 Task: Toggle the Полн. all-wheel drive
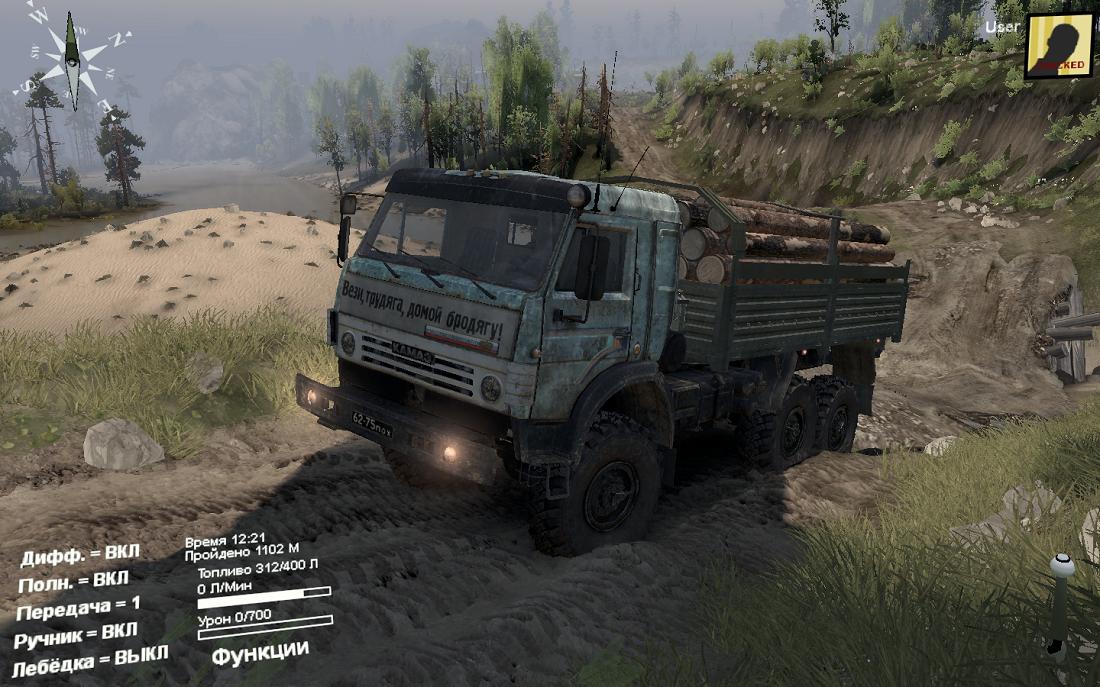73,580
